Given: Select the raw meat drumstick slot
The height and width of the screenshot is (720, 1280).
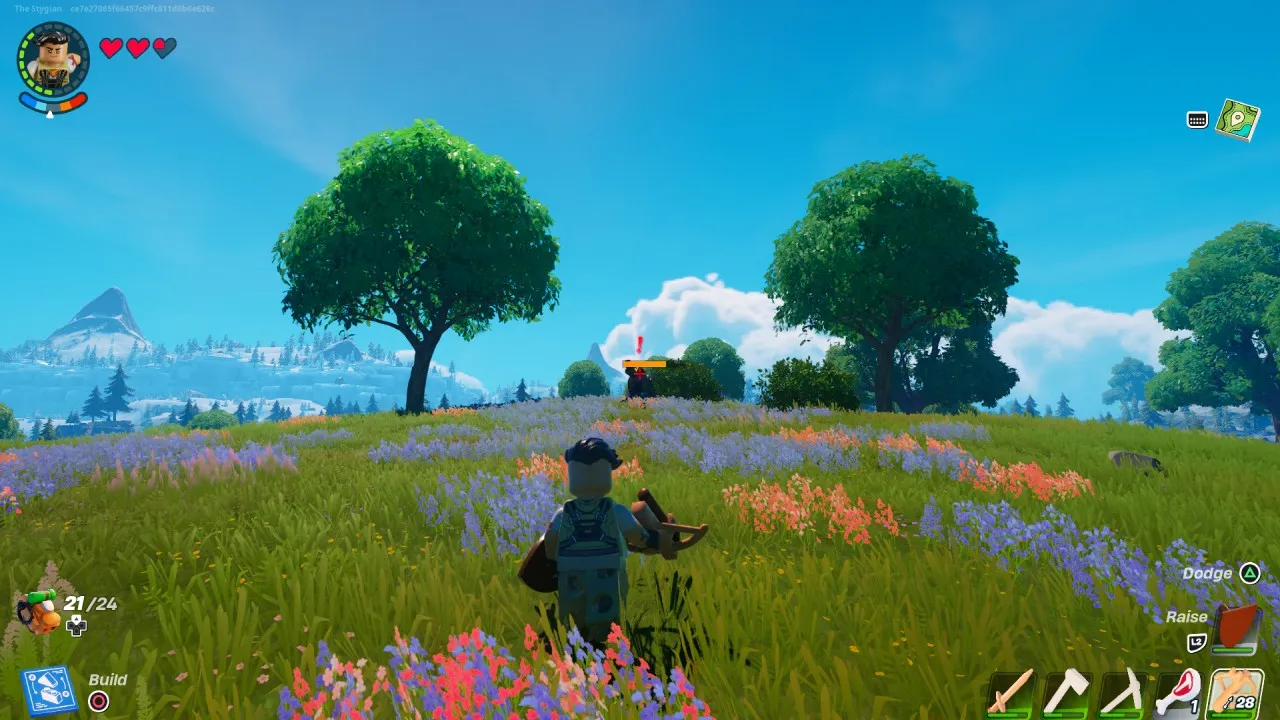Looking at the screenshot, I should pos(1177,692).
